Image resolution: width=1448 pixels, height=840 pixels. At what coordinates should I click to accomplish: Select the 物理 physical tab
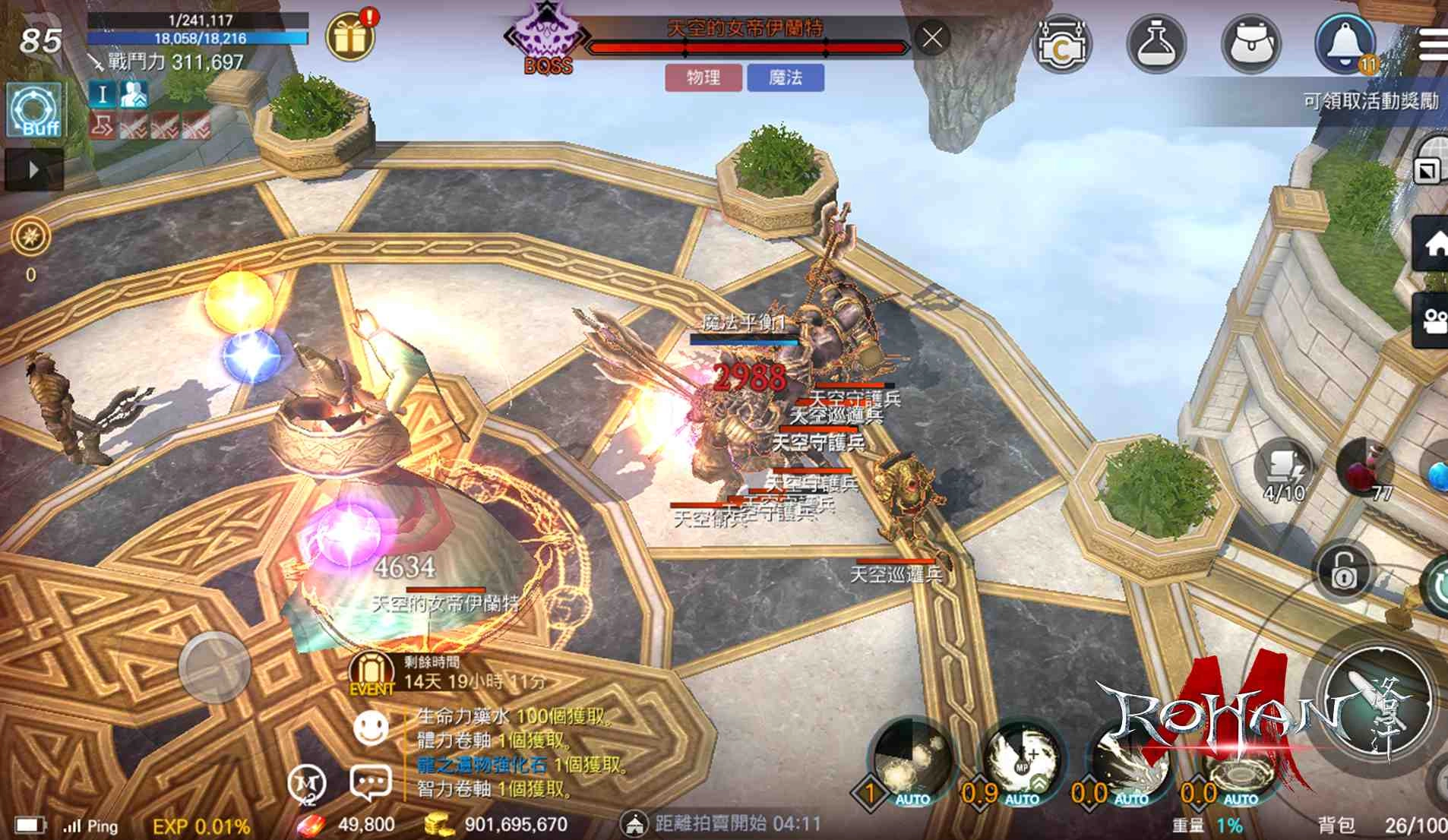pyautogui.click(x=703, y=77)
